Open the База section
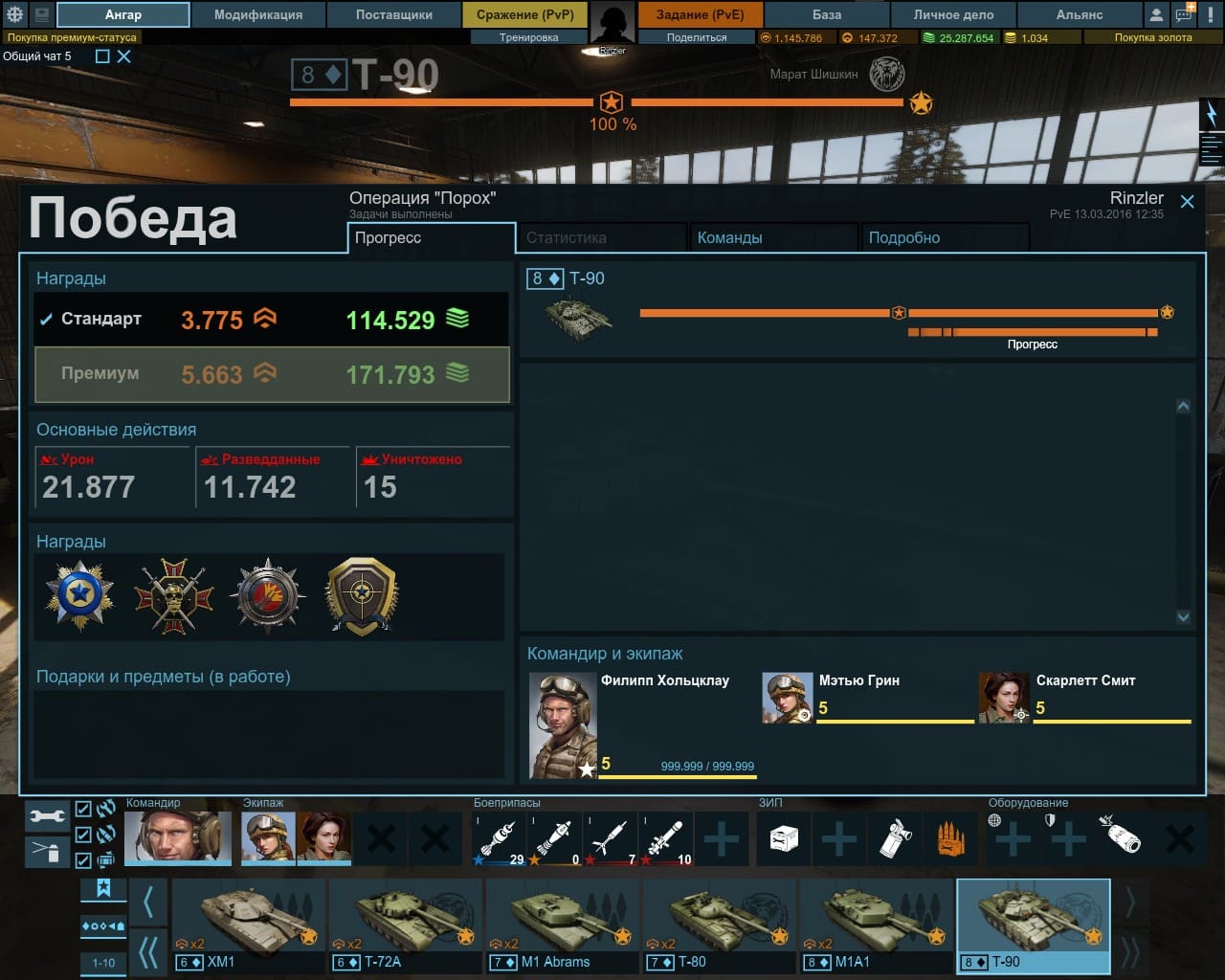 click(827, 14)
